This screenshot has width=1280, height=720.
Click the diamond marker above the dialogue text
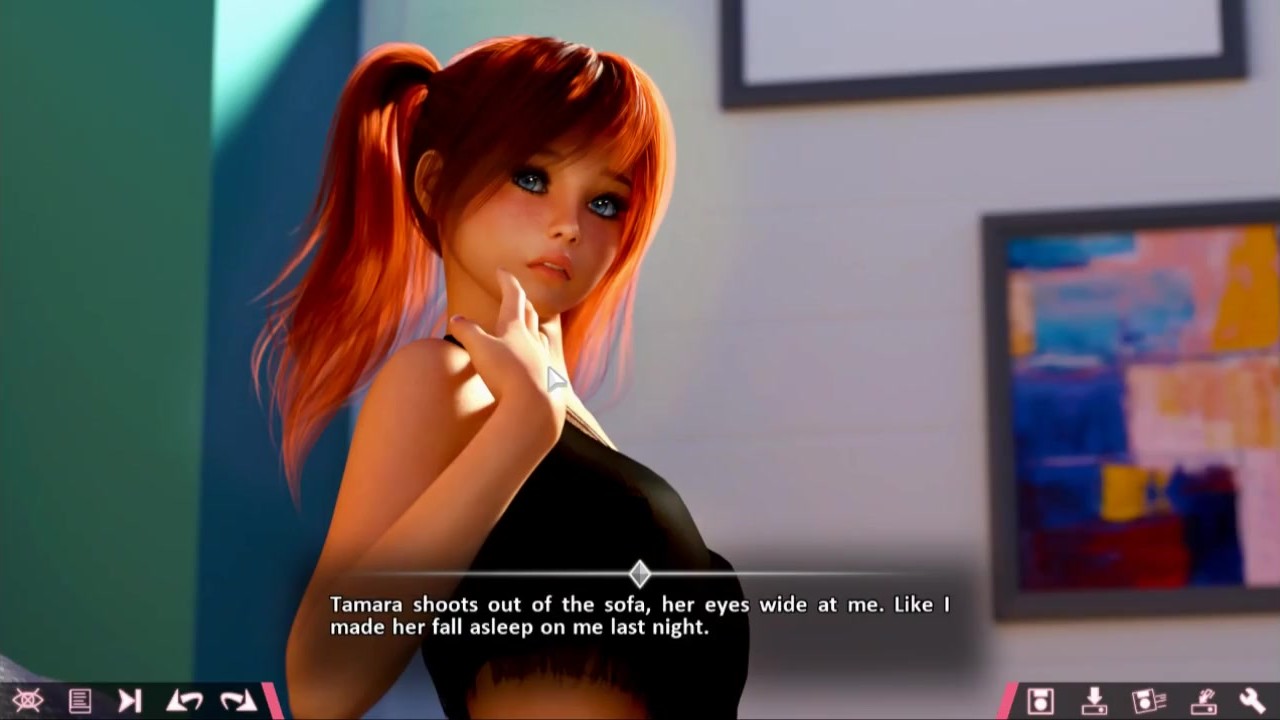[x=640, y=574]
